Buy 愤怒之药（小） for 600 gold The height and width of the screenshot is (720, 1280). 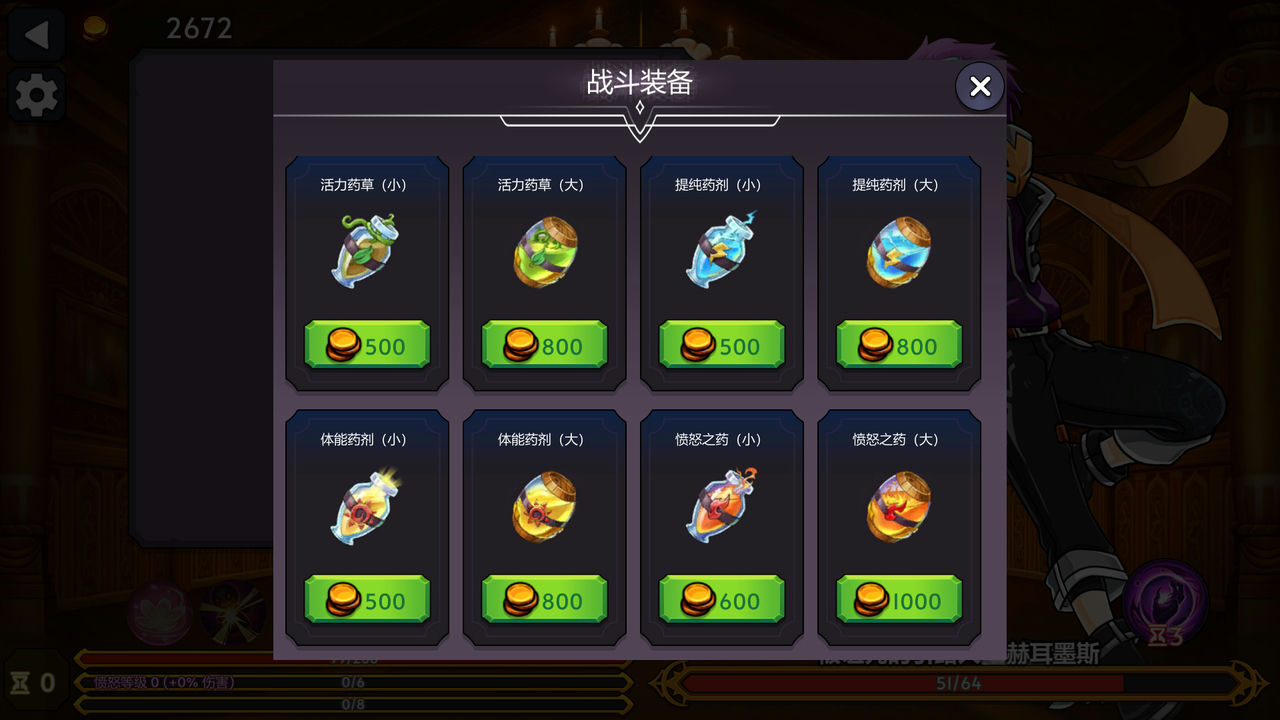coord(722,599)
